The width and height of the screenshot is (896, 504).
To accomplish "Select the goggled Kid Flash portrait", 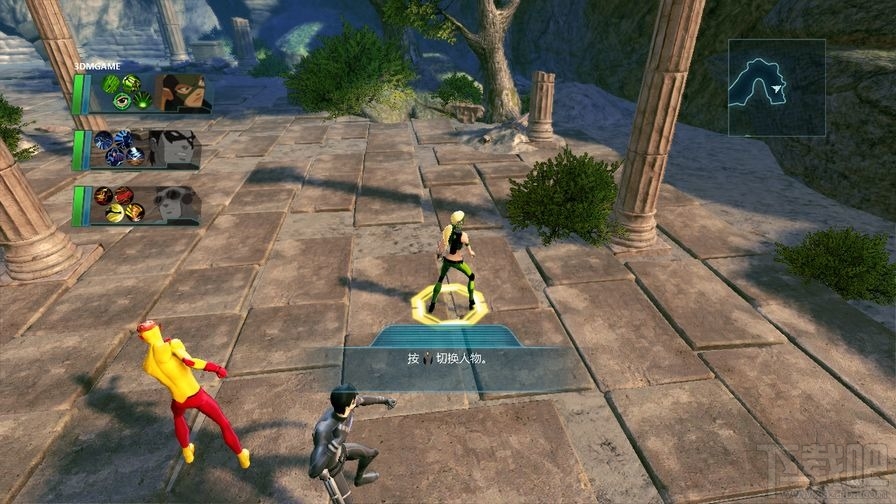I will pyautogui.click(x=178, y=204).
